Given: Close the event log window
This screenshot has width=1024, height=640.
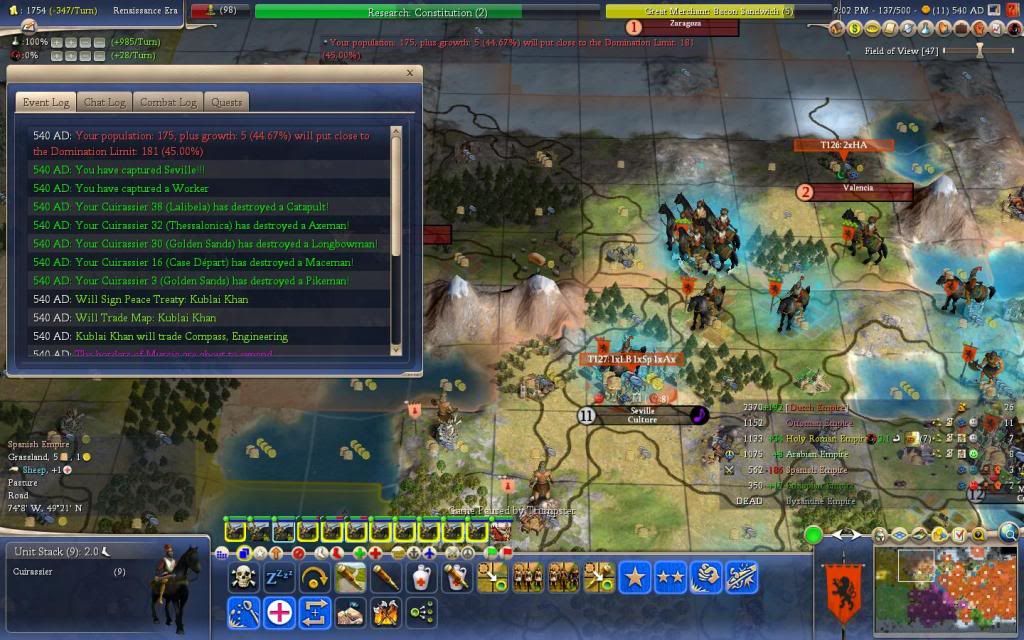Looking at the screenshot, I should coord(409,73).
